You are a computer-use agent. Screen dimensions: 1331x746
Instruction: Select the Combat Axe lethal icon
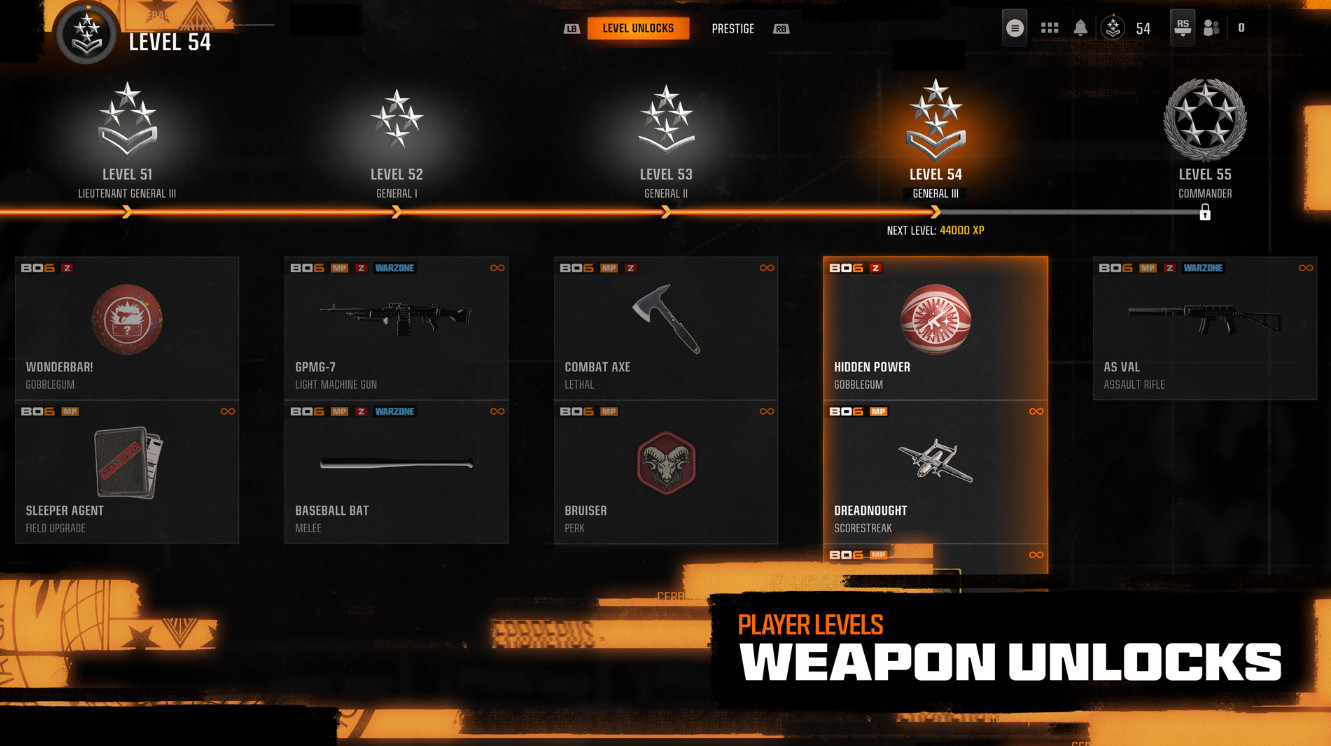coord(665,318)
